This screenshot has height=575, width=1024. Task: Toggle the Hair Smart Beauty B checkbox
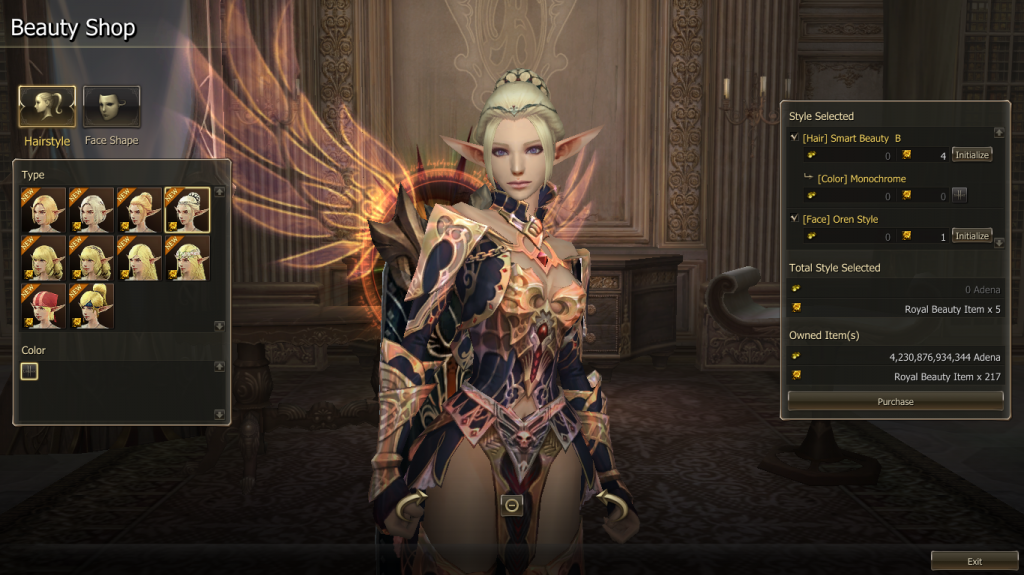point(794,138)
